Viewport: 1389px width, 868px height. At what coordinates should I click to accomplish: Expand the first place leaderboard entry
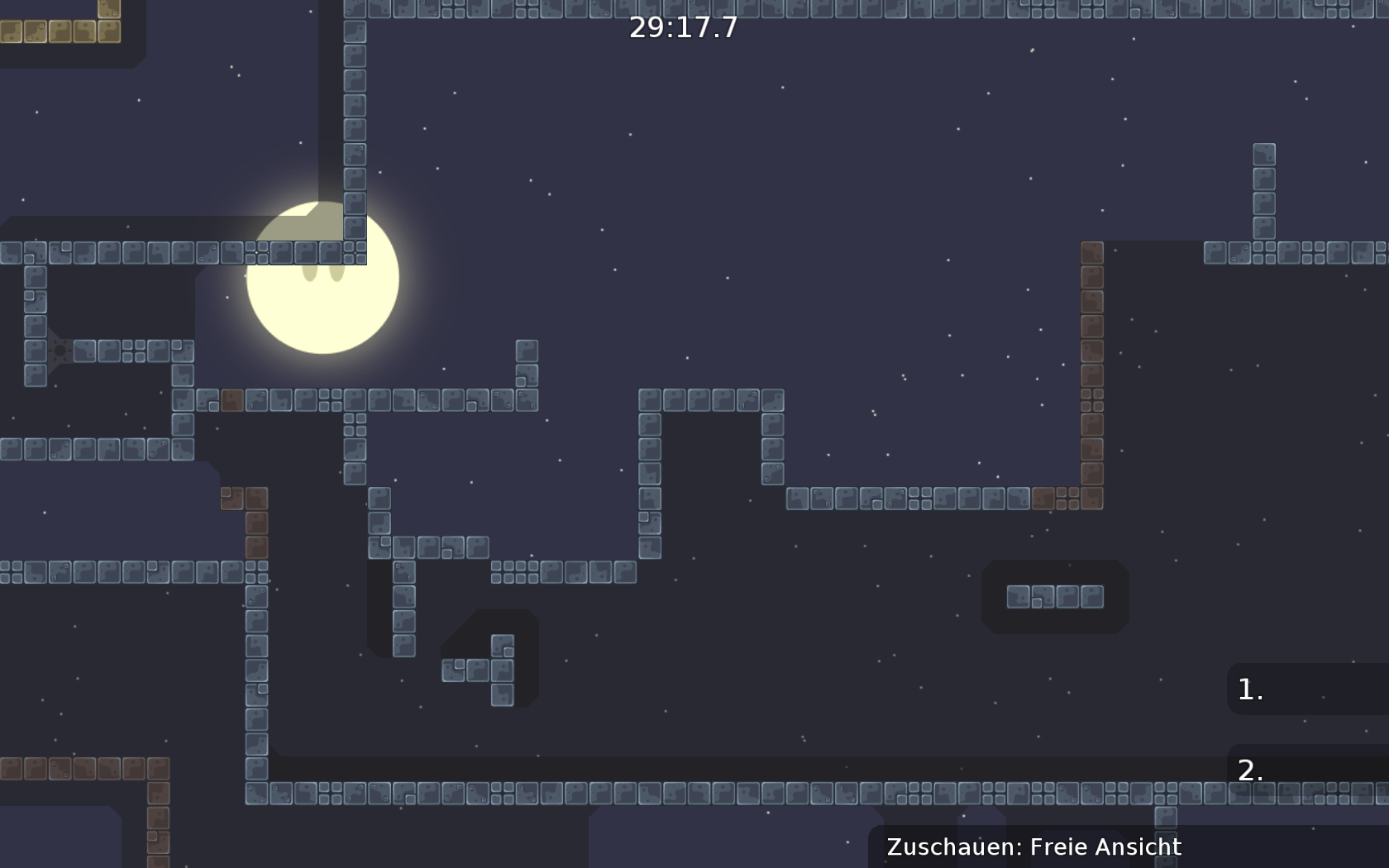tap(1248, 689)
